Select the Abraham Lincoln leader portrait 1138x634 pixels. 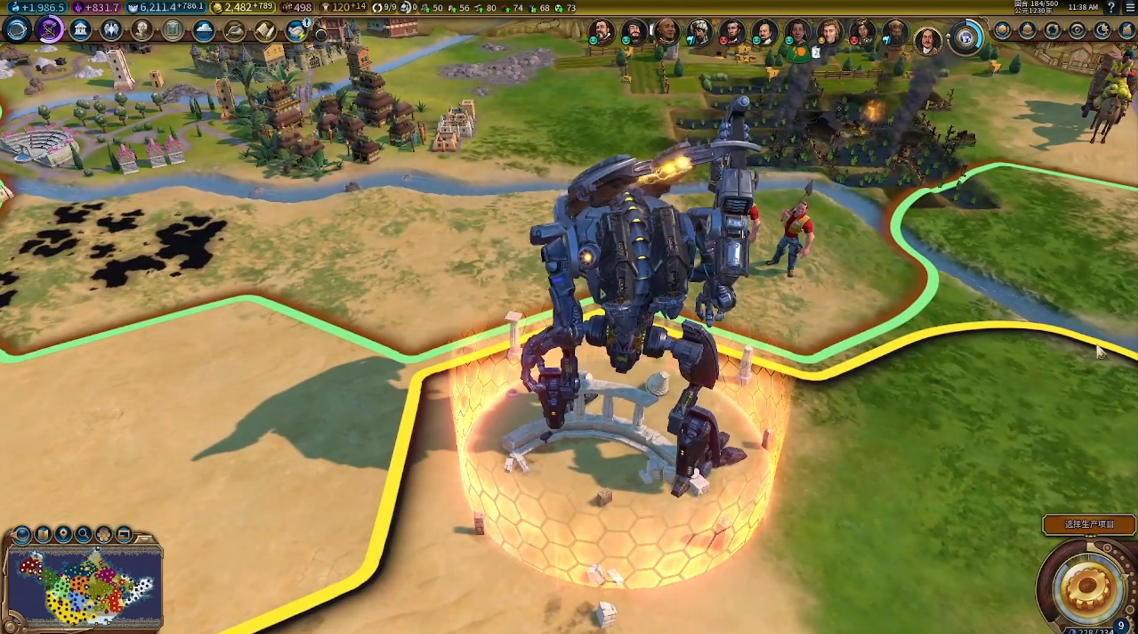click(x=732, y=33)
